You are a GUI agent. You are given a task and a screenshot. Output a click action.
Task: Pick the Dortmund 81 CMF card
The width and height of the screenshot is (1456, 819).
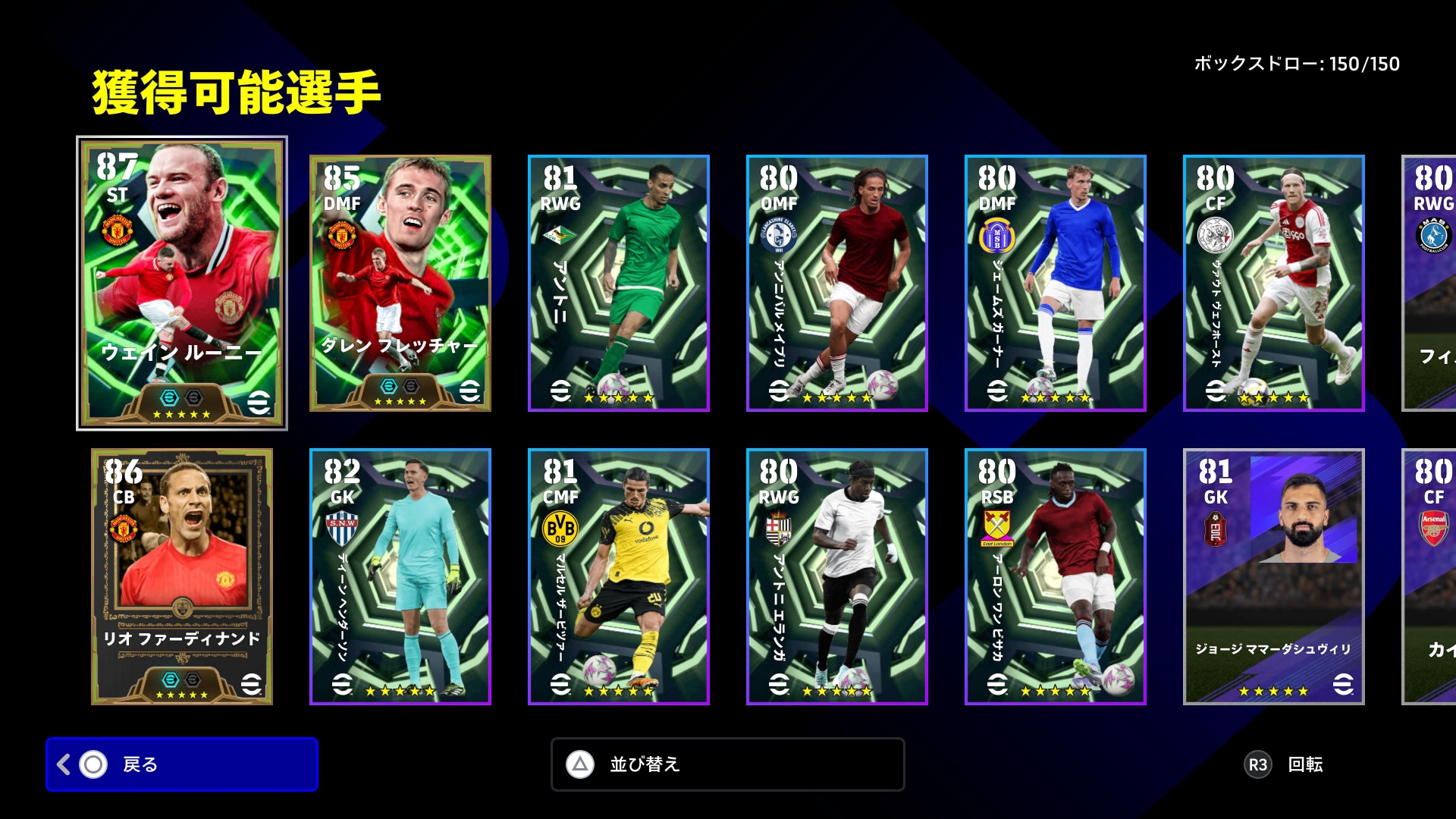point(619,576)
